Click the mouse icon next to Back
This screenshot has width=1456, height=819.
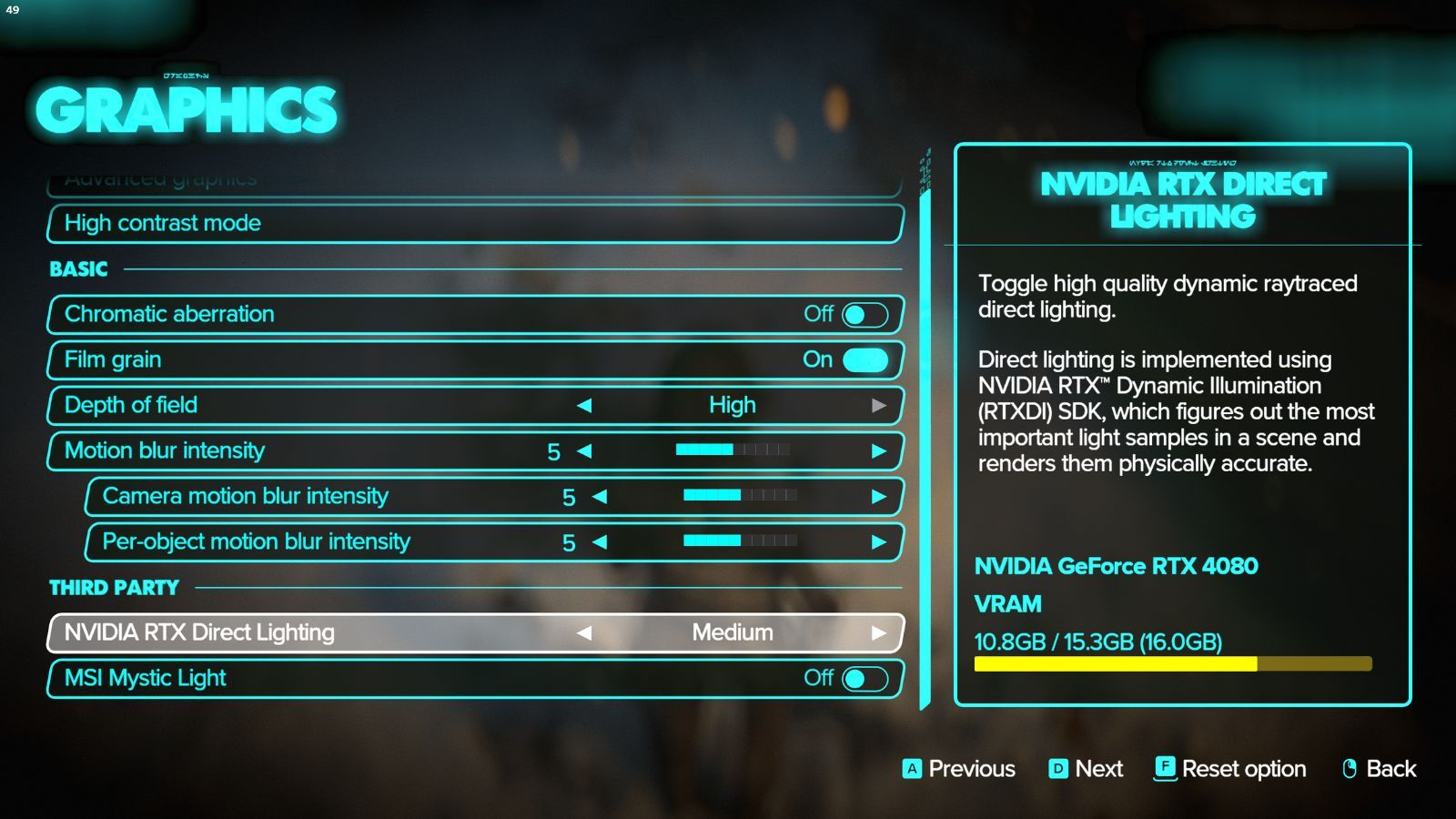coord(1350,769)
